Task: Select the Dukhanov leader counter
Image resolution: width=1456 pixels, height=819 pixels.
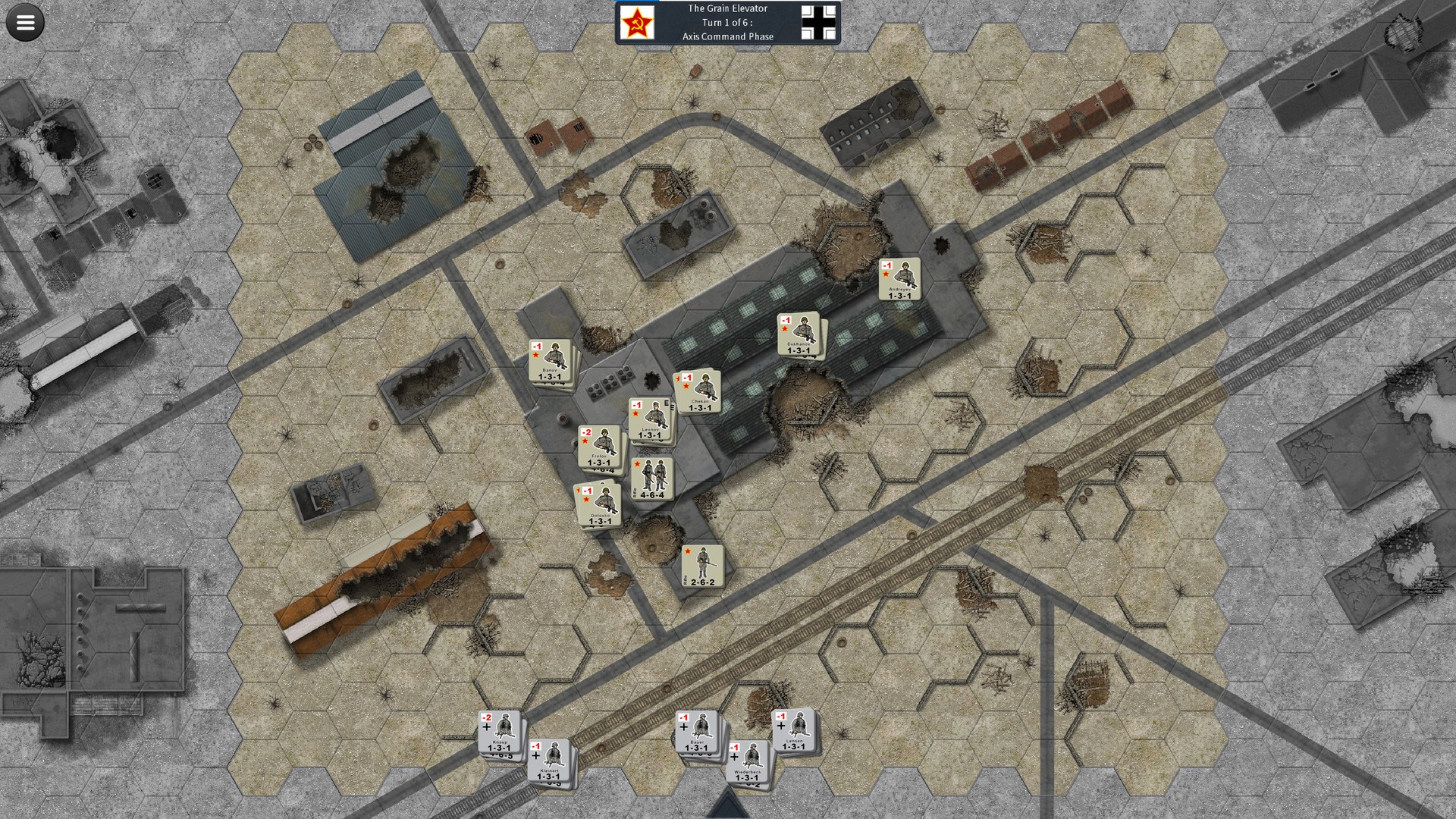Action: coord(799,334)
